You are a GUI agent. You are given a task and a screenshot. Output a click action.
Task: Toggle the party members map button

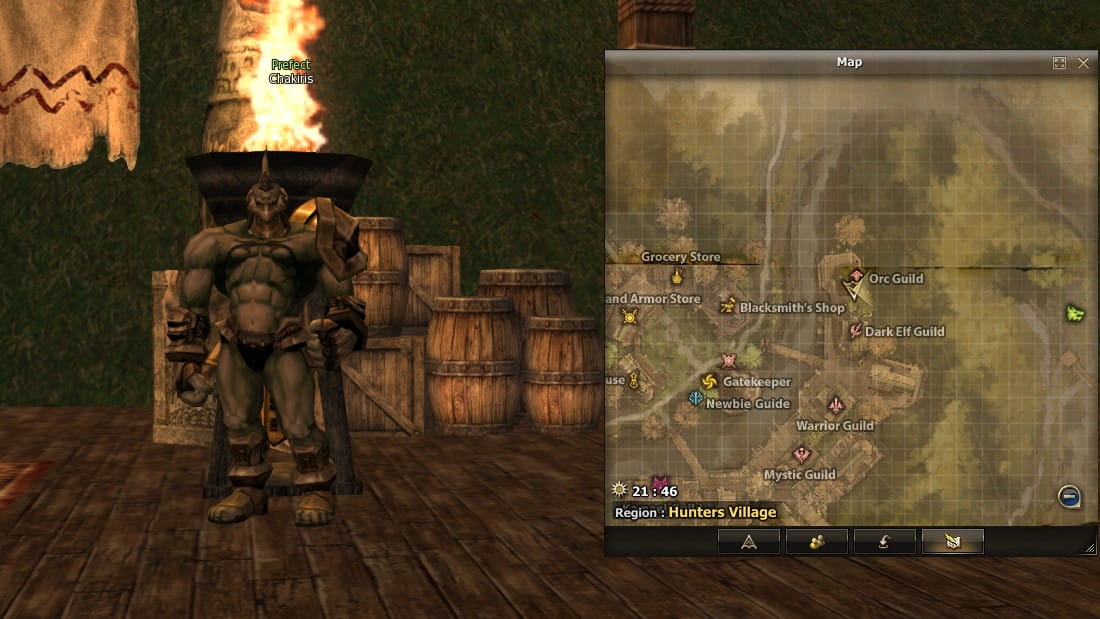pyautogui.click(x=816, y=542)
